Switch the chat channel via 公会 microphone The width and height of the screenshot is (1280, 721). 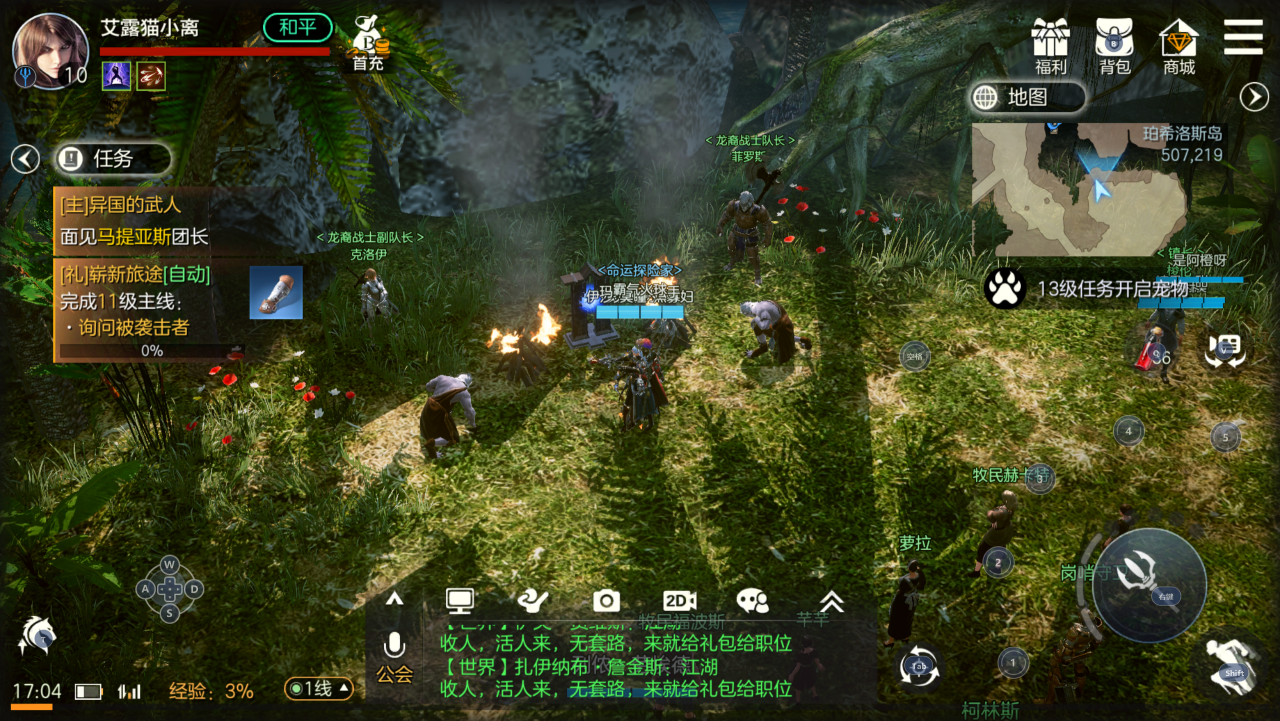[x=394, y=656]
